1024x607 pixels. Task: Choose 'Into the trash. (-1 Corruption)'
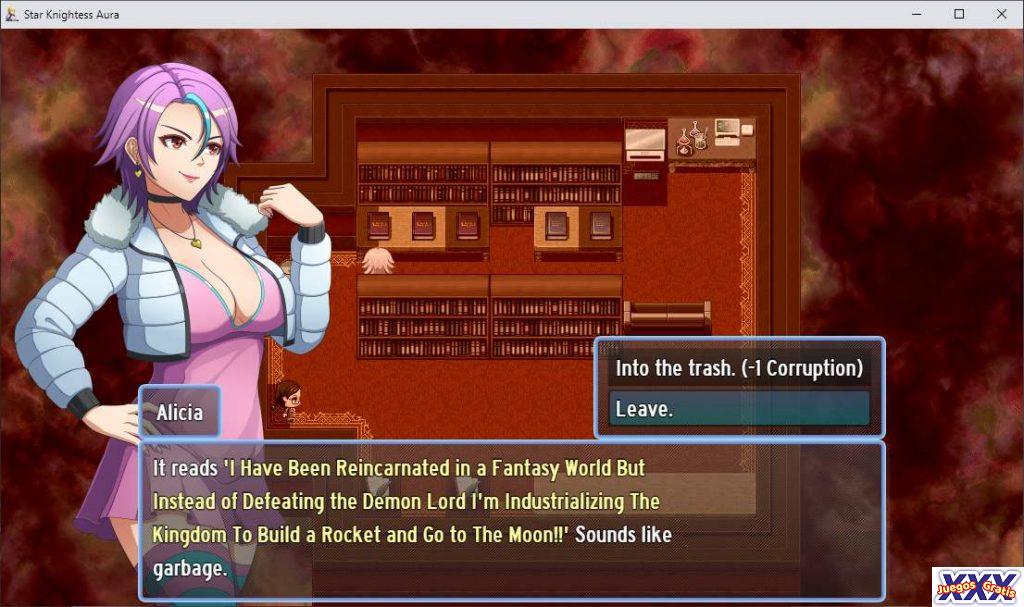pos(739,368)
